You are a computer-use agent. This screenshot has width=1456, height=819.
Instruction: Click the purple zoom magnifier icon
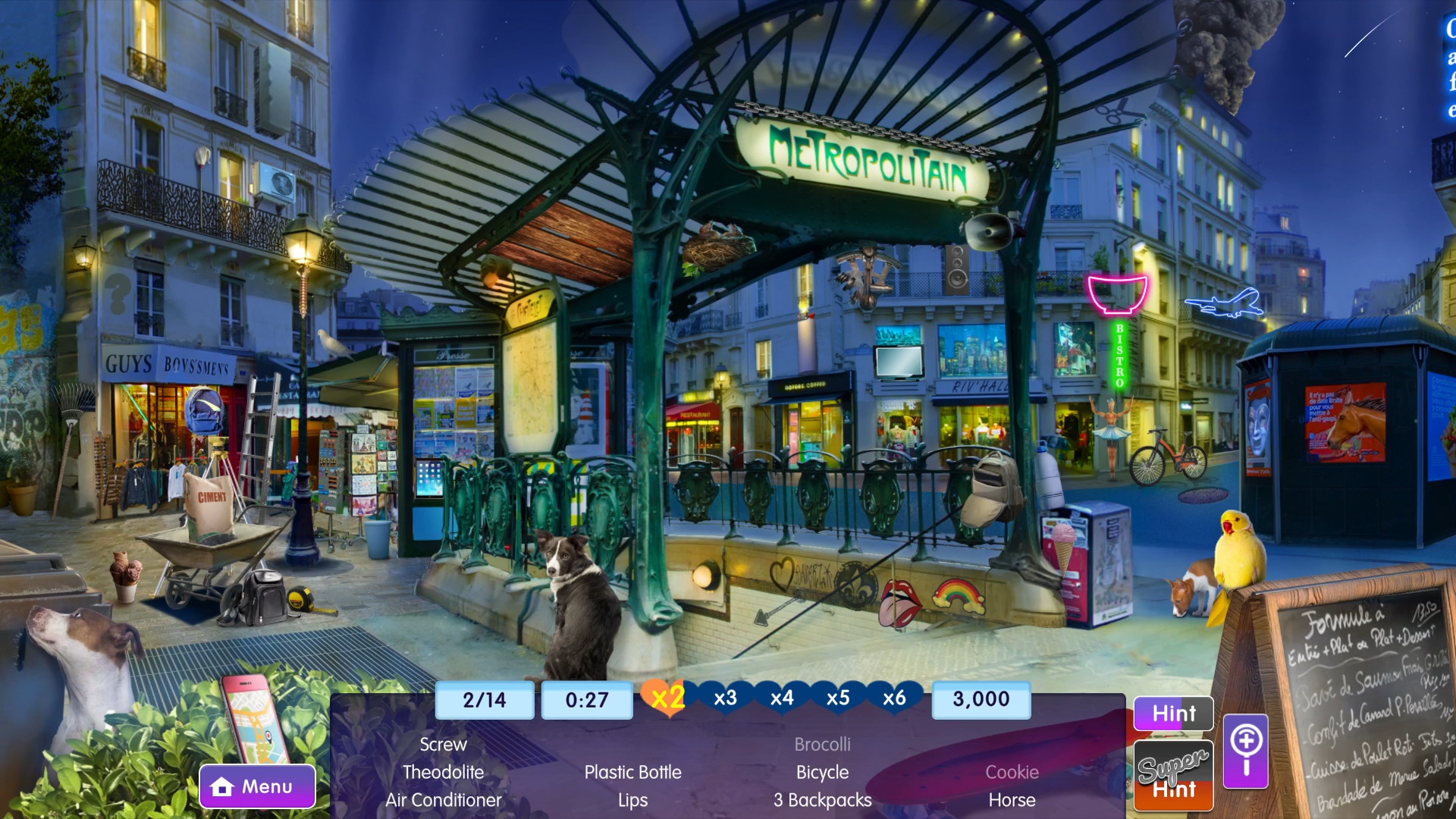[x=1245, y=749]
